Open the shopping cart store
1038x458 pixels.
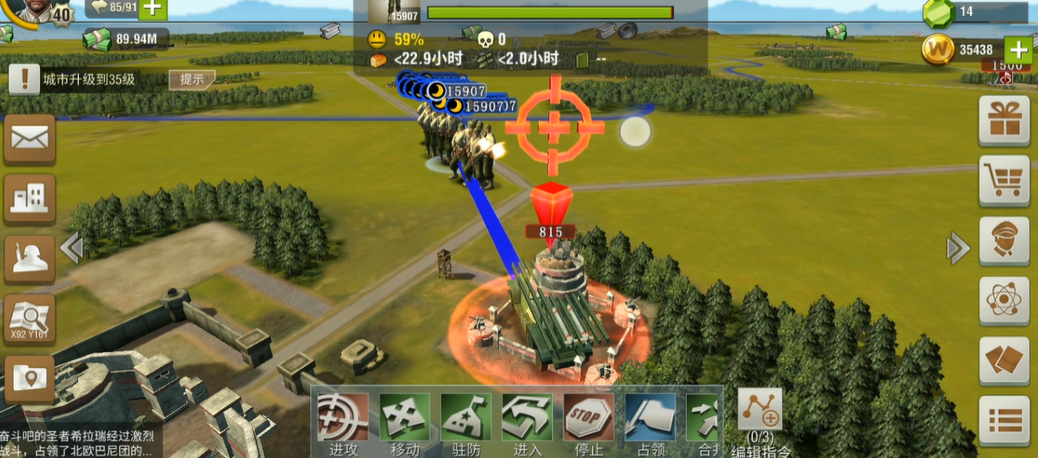click(x=1003, y=180)
